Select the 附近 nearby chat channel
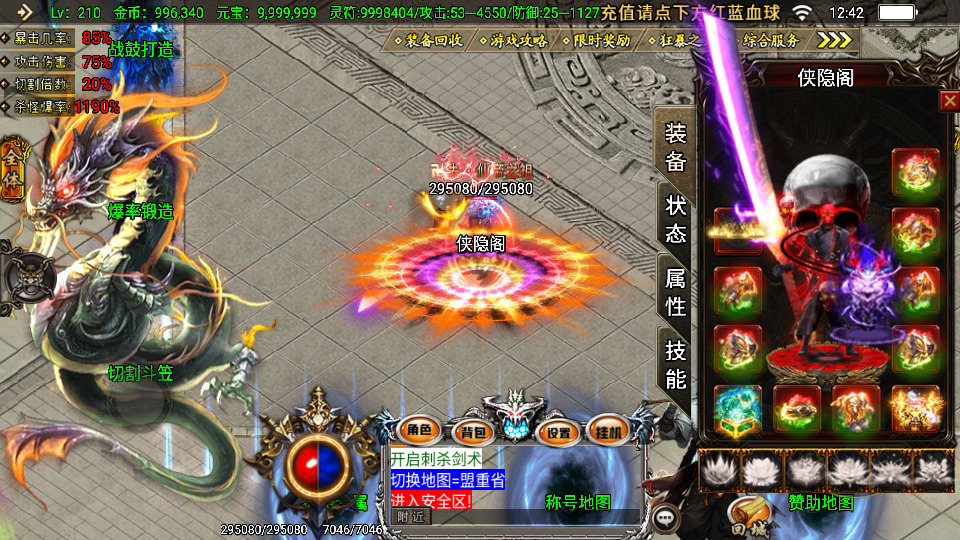 pos(410,517)
